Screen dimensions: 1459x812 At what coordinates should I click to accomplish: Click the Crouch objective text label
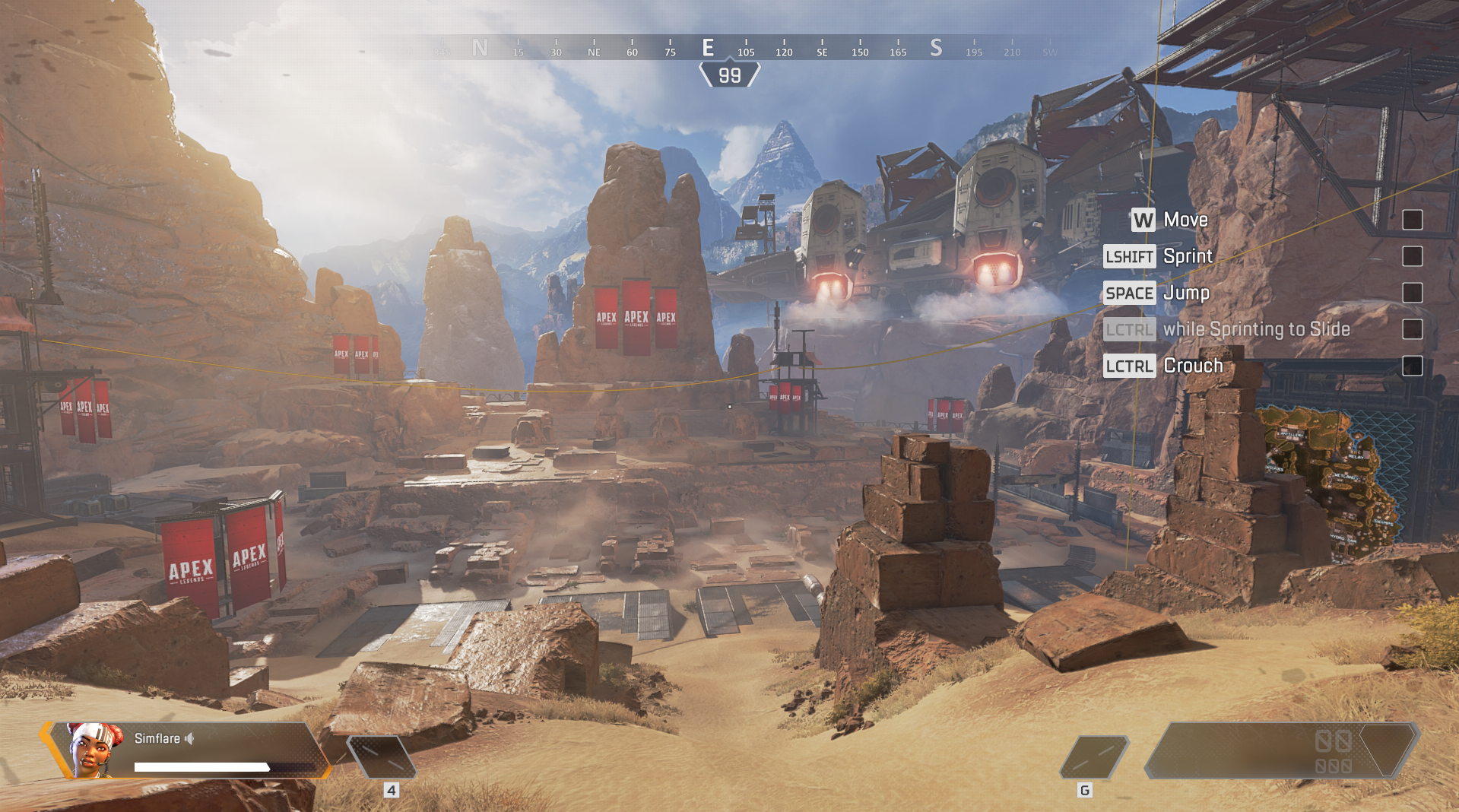(1193, 366)
